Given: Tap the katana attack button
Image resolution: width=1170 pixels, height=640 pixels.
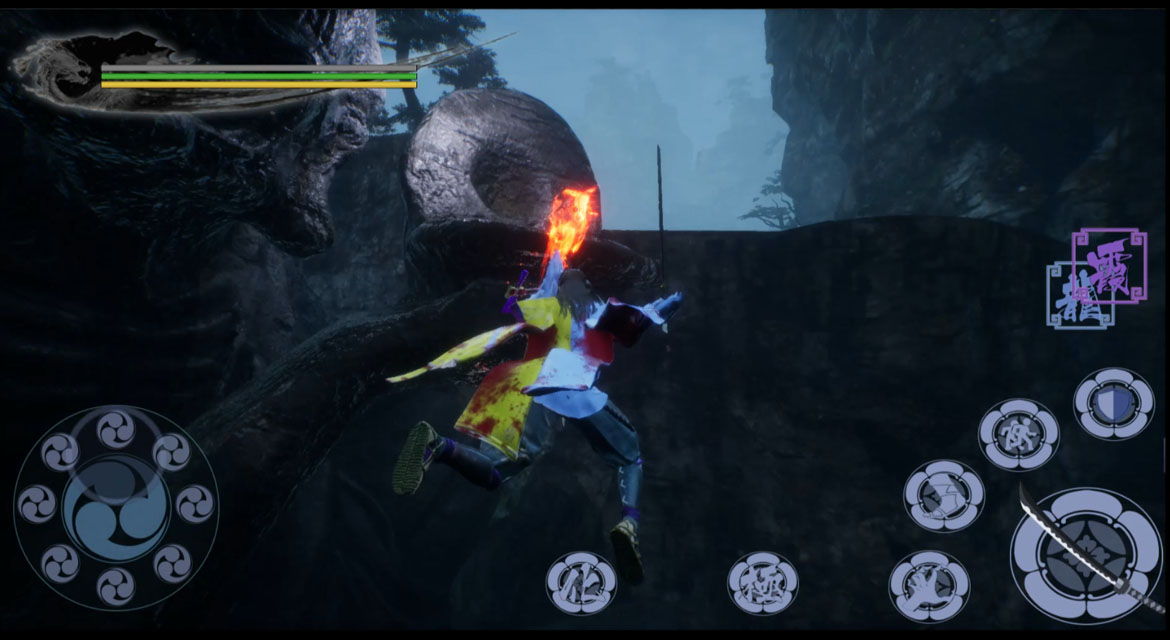Looking at the screenshot, I should point(1086,555).
